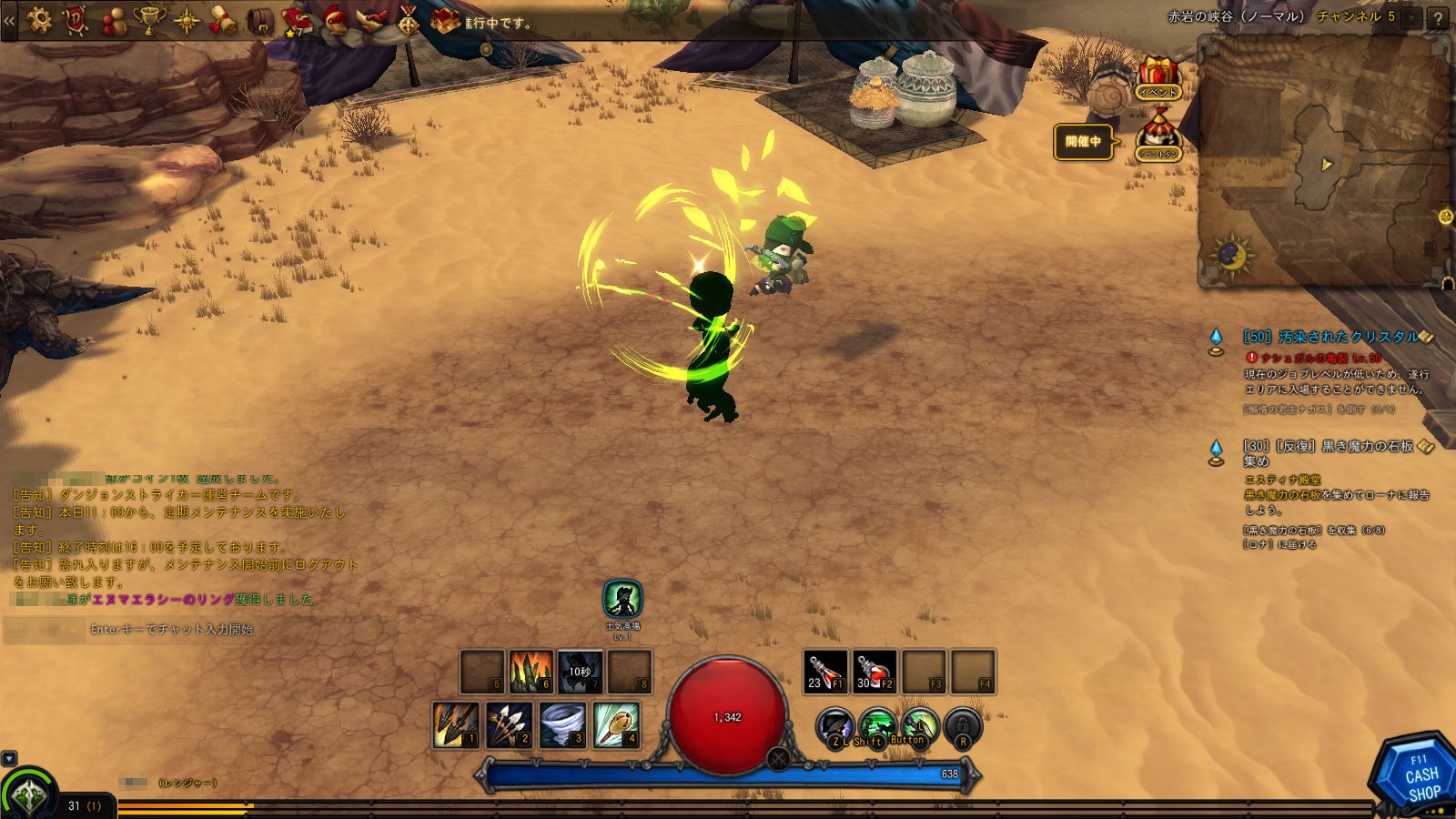The width and height of the screenshot is (1456, 819).
Task: Click the question mark help button
Action: point(1438,18)
